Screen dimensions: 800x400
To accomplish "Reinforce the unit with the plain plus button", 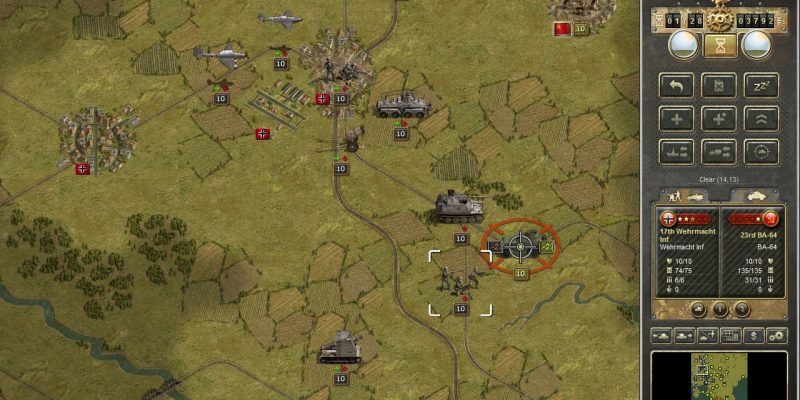I will (676, 119).
